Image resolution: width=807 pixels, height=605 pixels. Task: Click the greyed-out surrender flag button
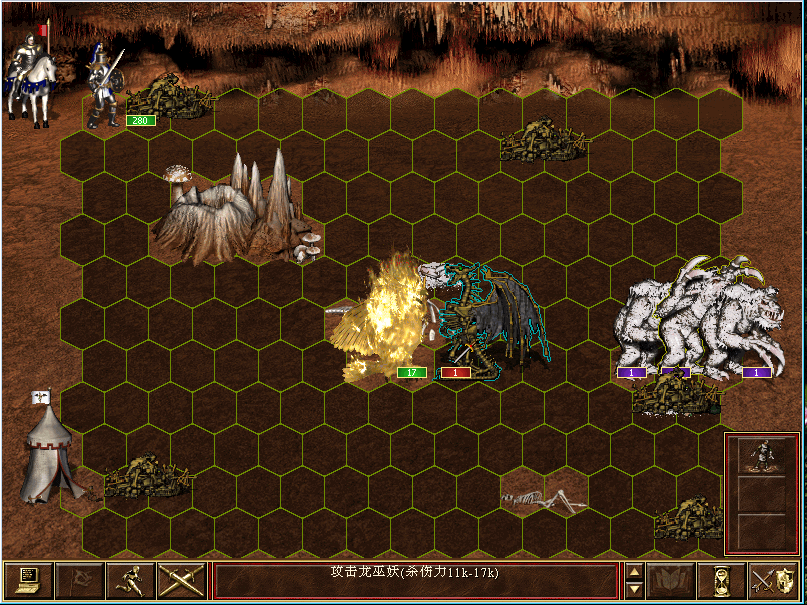pyautogui.click(x=80, y=580)
